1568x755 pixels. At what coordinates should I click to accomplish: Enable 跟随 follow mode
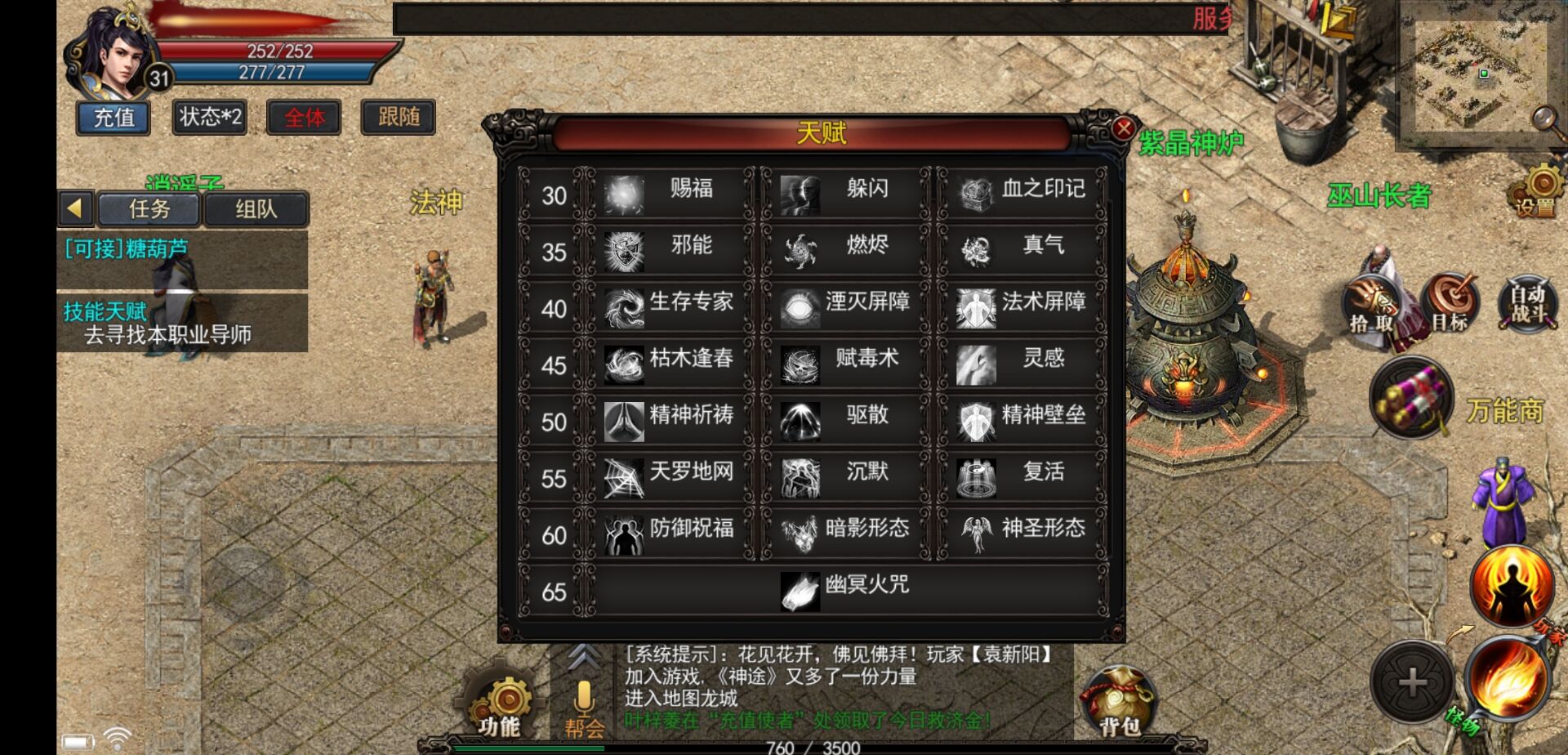pos(398,117)
